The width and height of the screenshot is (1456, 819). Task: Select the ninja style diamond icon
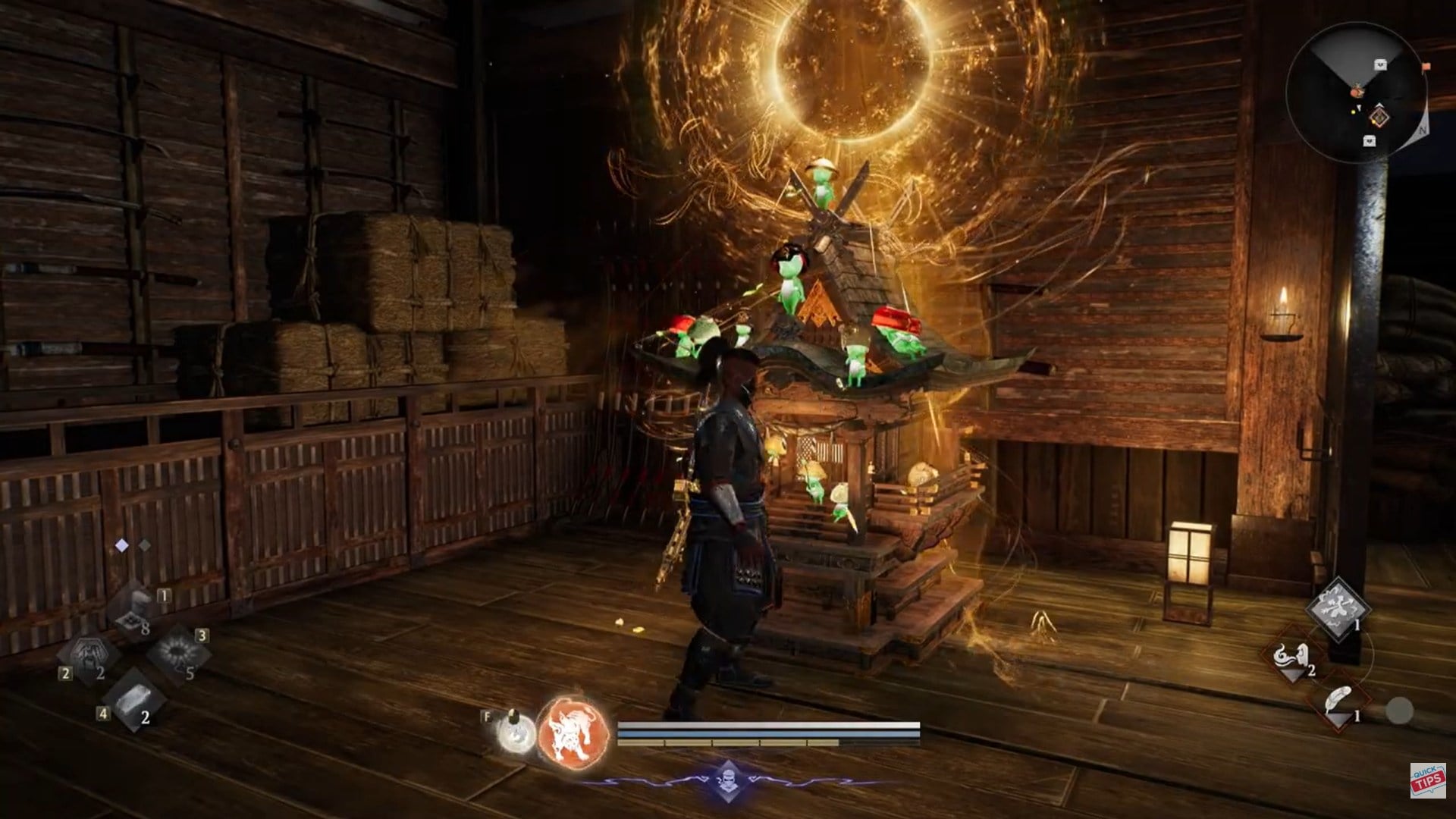pos(727,780)
